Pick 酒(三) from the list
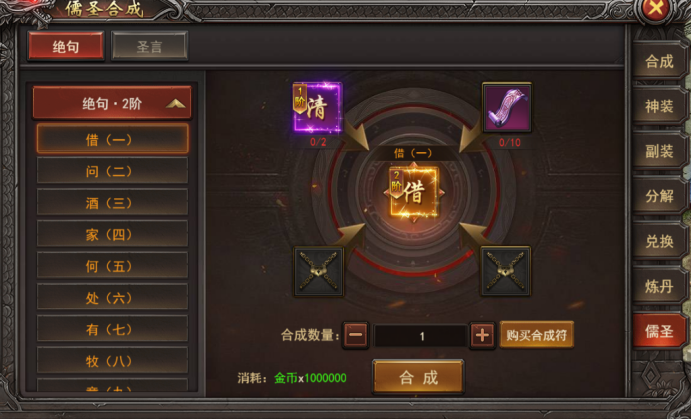Screen dimensions: 692x419 [x=112, y=202]
